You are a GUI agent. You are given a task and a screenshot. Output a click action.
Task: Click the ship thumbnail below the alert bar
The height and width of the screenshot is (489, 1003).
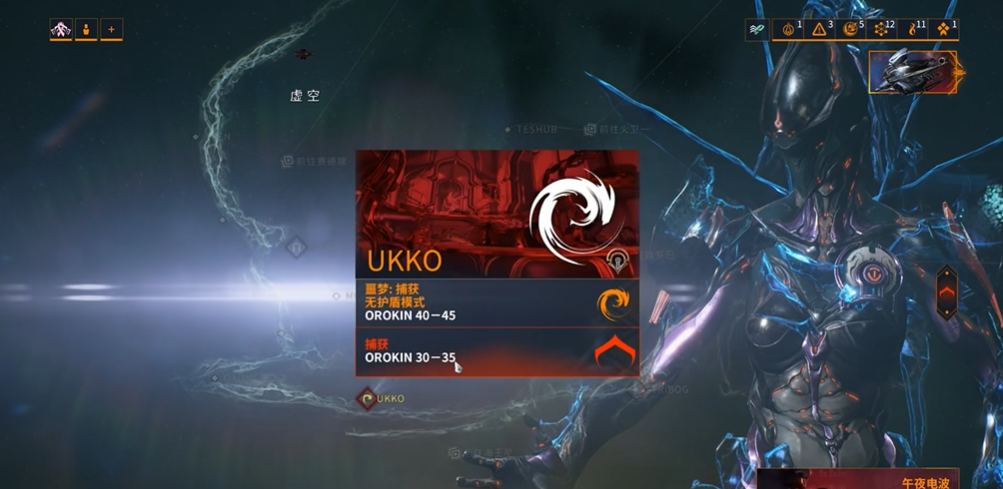pyautogui.click(x=913, y=72)
